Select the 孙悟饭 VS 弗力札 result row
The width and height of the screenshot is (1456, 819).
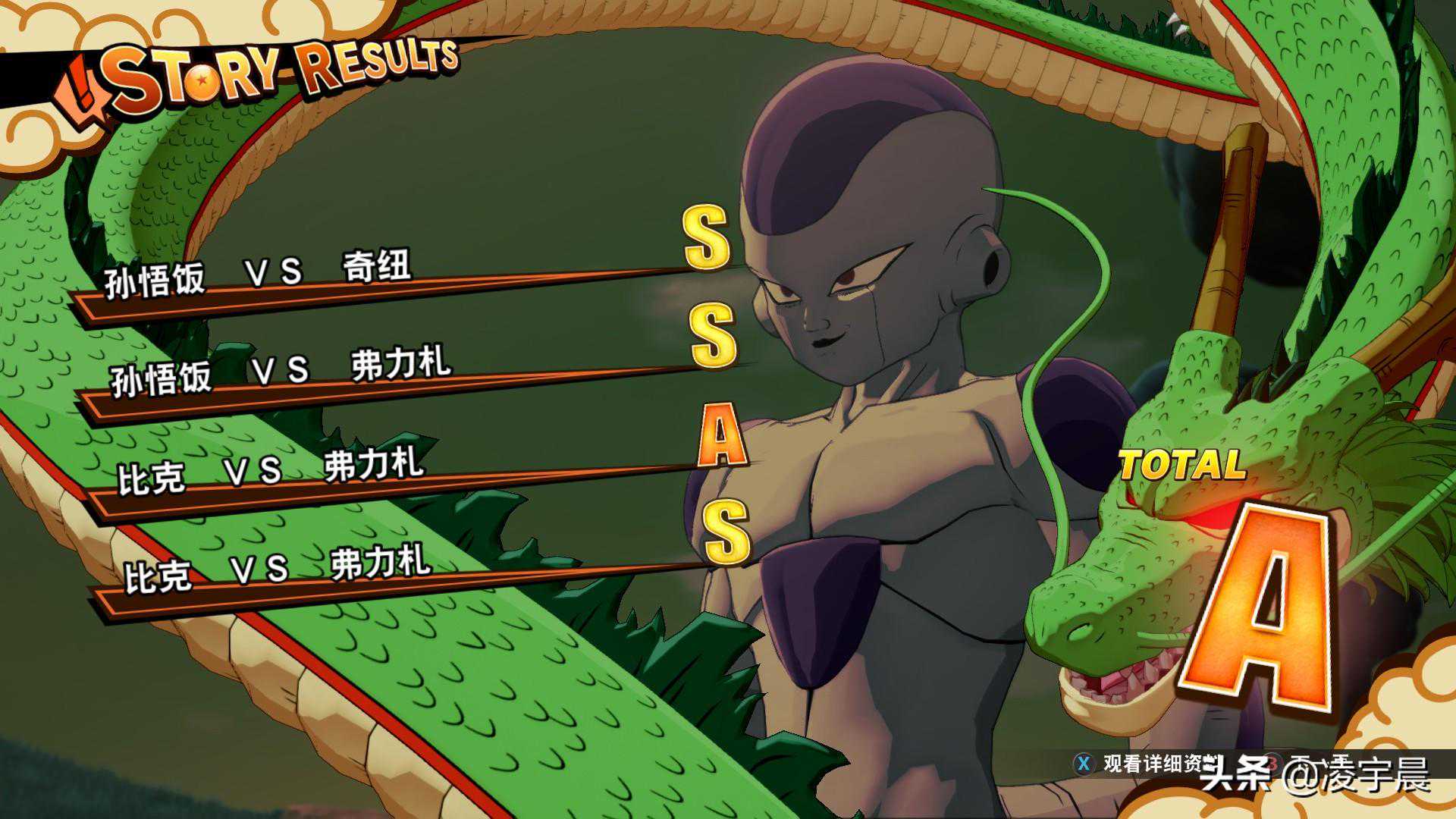click(x=281, y=372)
